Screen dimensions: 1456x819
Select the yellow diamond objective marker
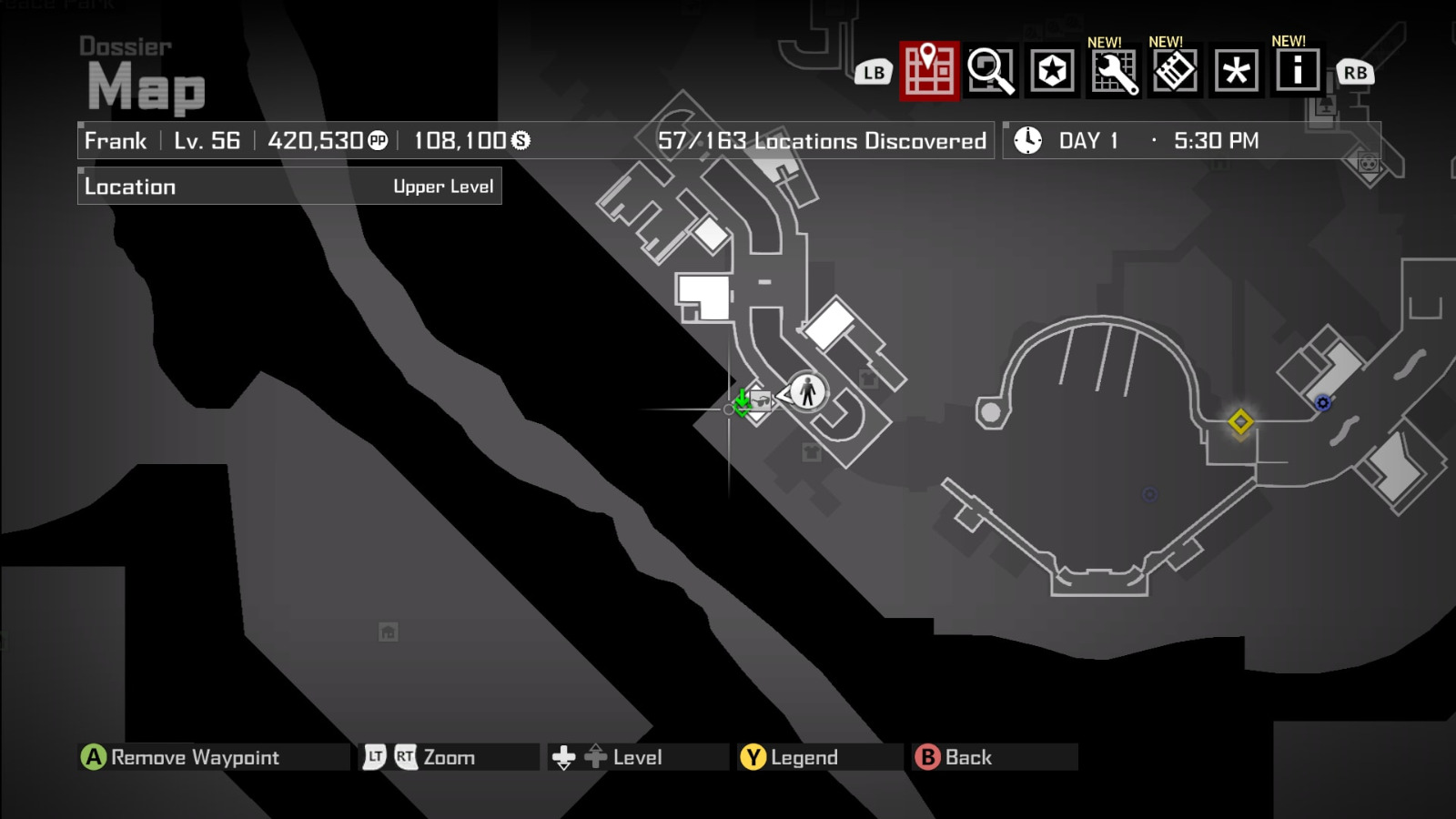(x=1239, y=421)
